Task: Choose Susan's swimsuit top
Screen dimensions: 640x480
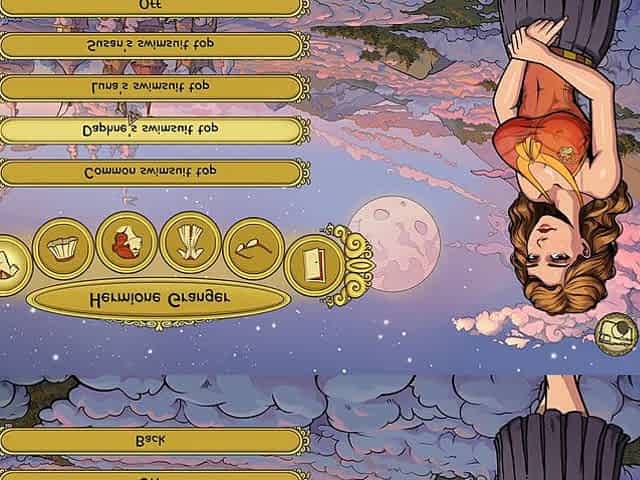Action: pyautogui.click(x=152, y=45)
